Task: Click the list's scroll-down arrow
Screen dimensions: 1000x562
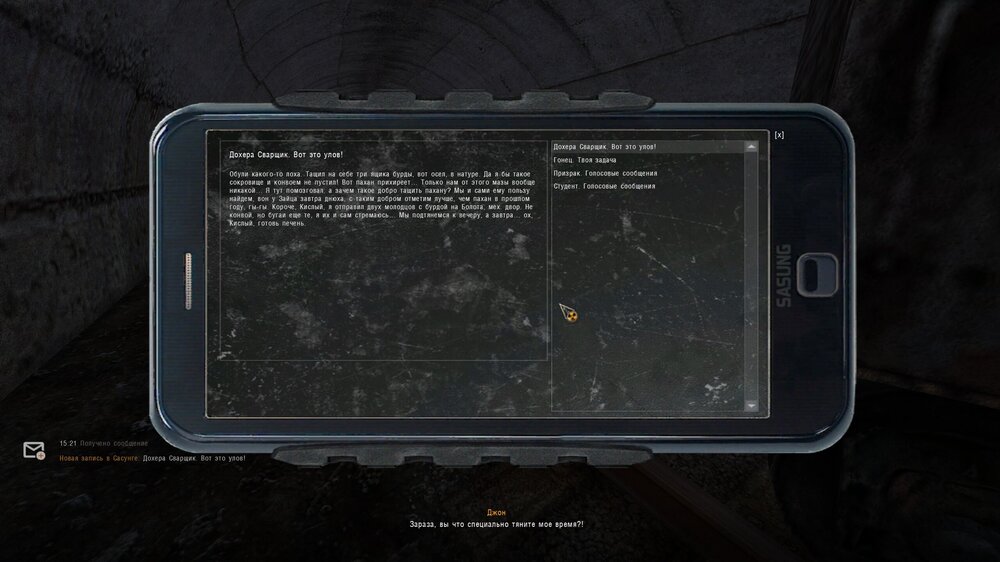Action: click(752, 405)
